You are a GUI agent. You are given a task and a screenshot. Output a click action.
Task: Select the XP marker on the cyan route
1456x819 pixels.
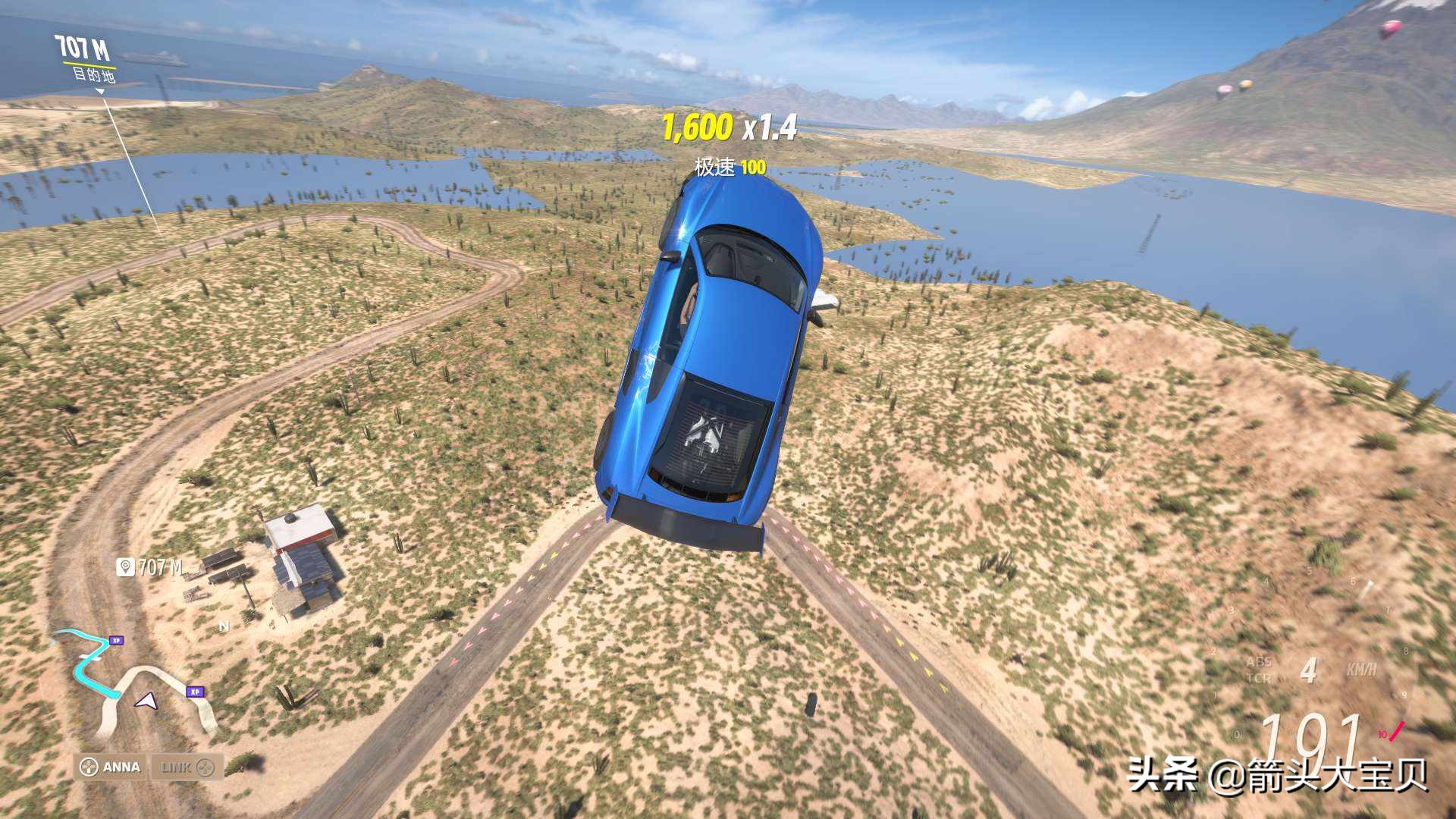116,641
